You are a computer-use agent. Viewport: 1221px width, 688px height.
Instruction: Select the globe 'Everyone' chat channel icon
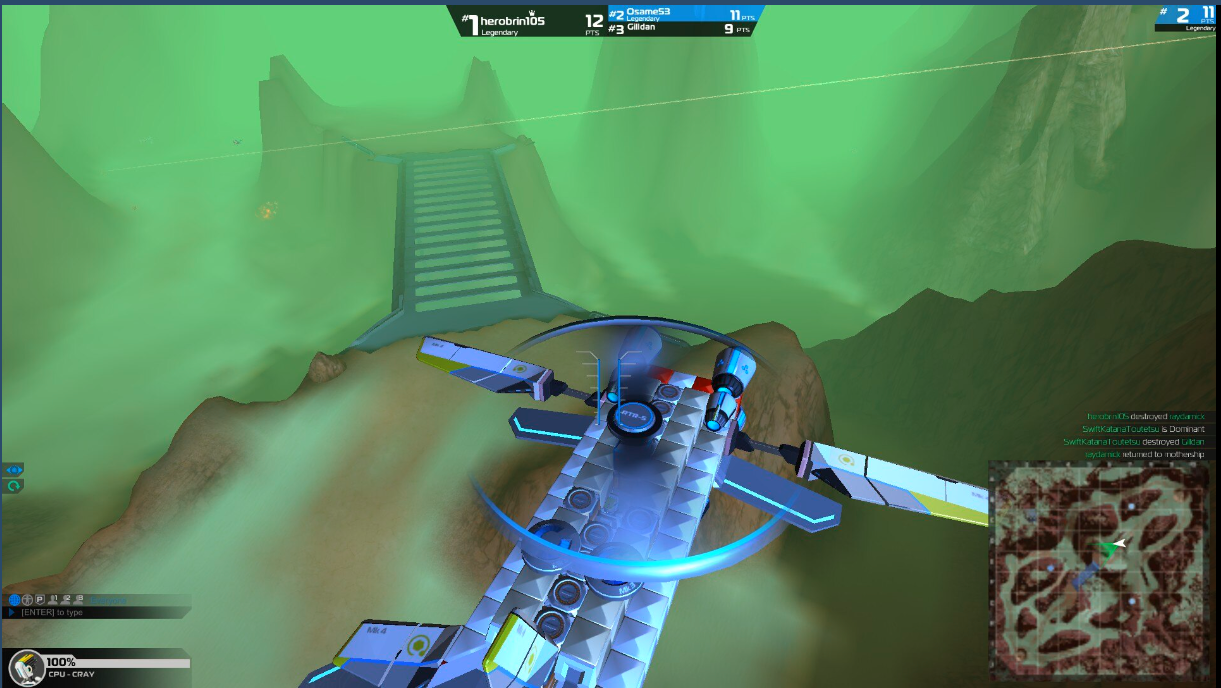pyautogui.click(x=15, y=600)
